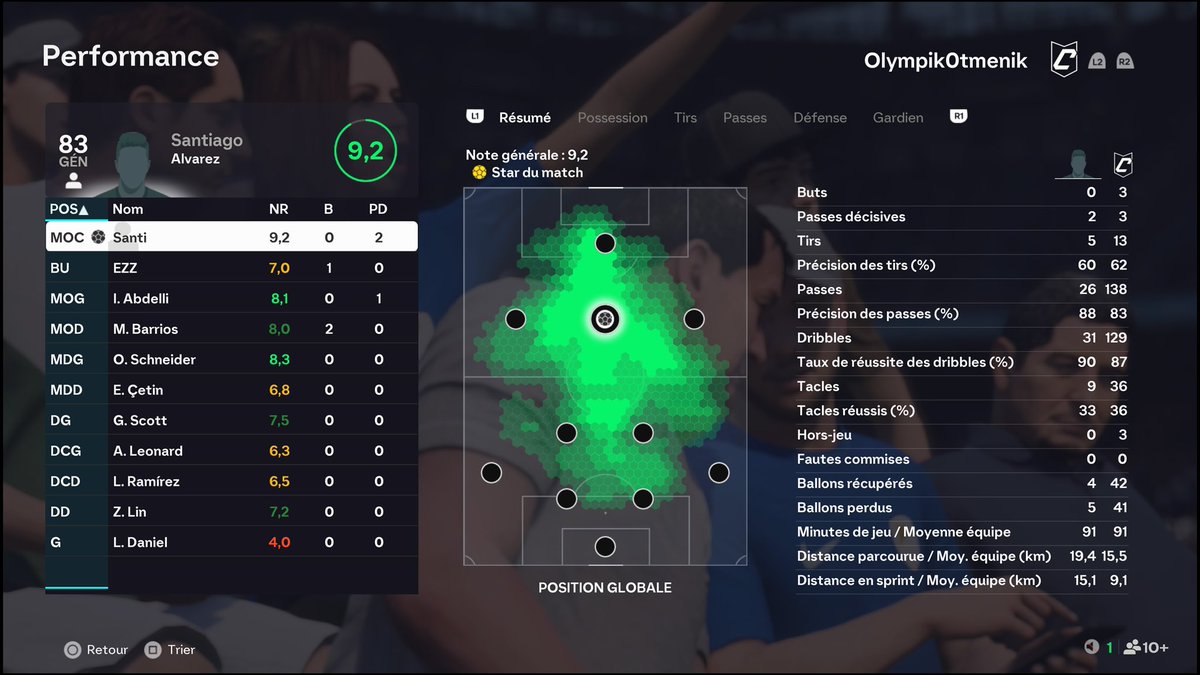The width and height of the screenshot is (1200, 675).
Task: Select Santi's row in the player list
Action: click(x=231, y=238)
